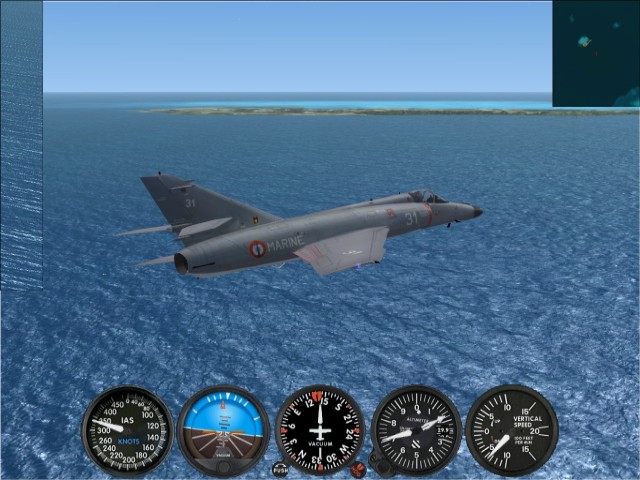
Task: Click the IAS airspeed indicator gauge
Action: point(127,431)
